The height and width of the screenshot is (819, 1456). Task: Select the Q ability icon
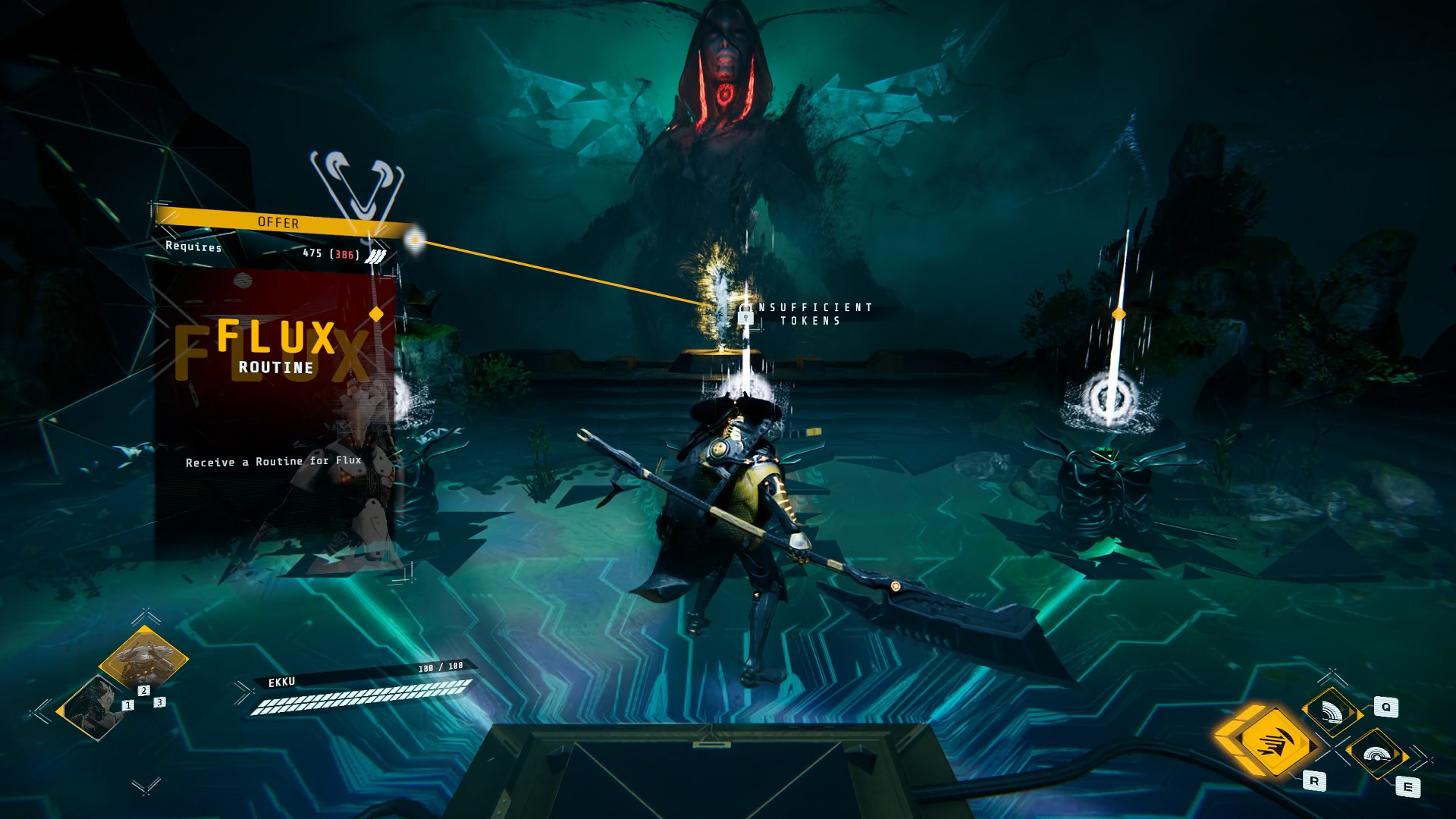(x=1333, y=711)
